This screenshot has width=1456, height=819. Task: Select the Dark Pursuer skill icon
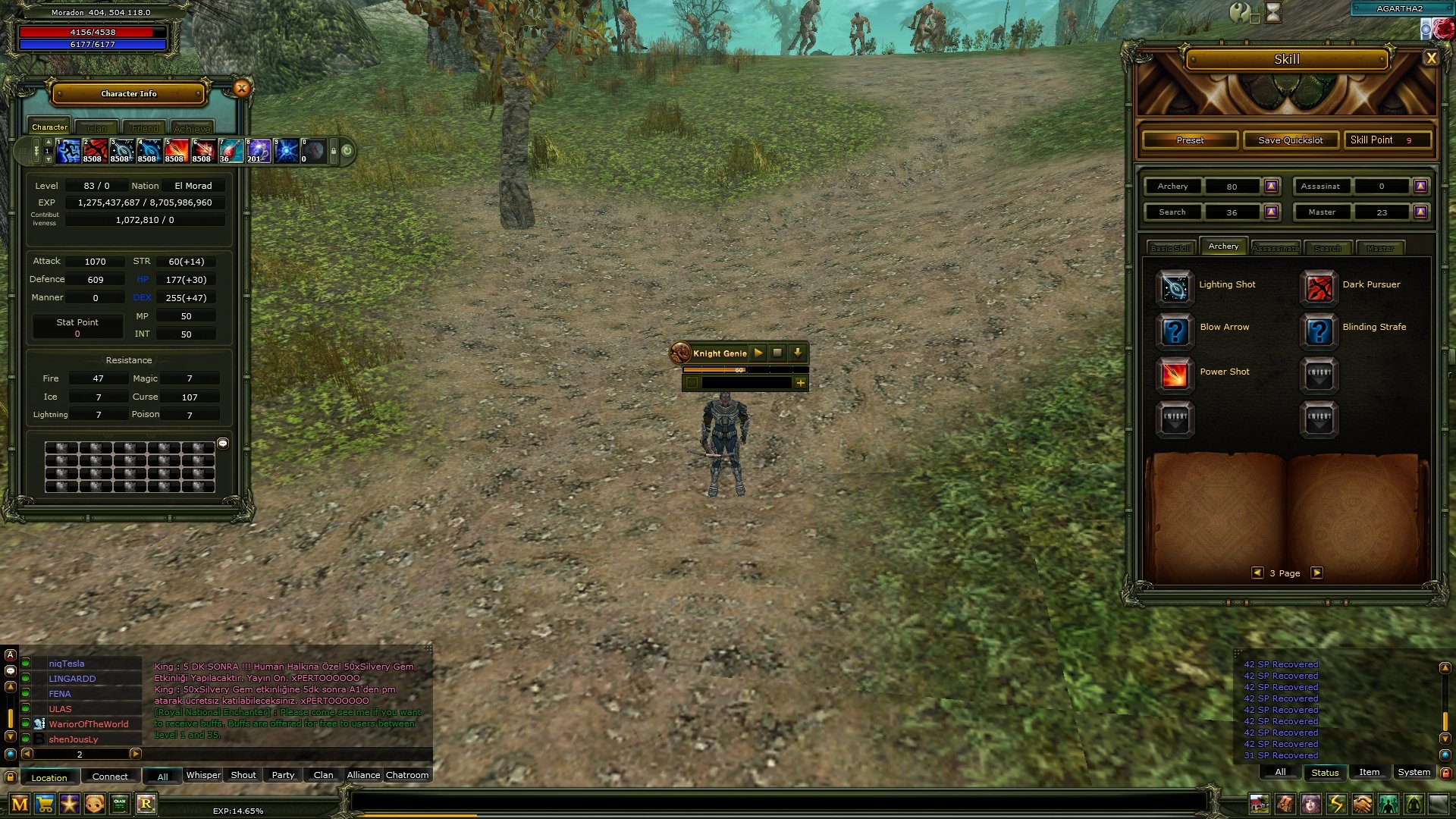pos(1319,289)
